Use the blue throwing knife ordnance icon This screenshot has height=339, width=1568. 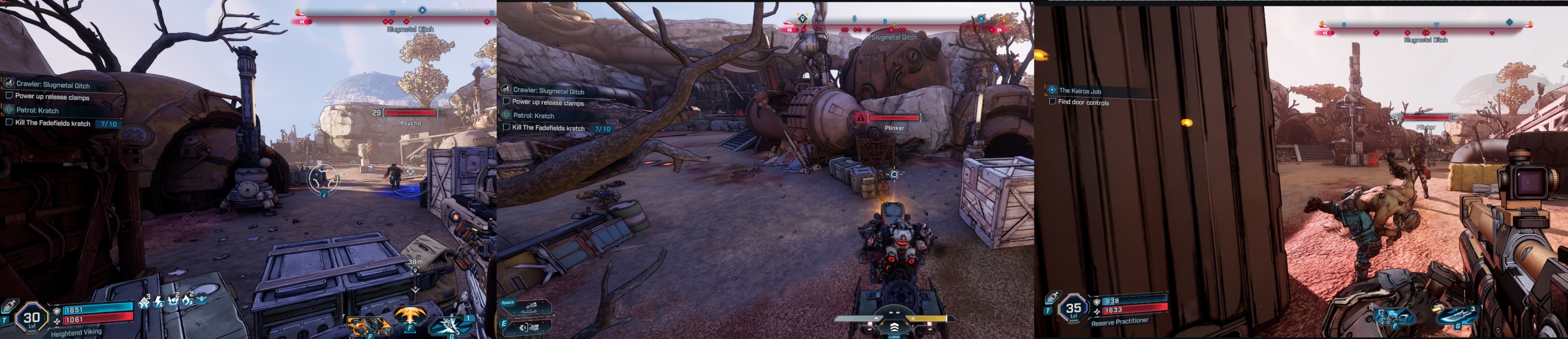(x=1459, y=317)
